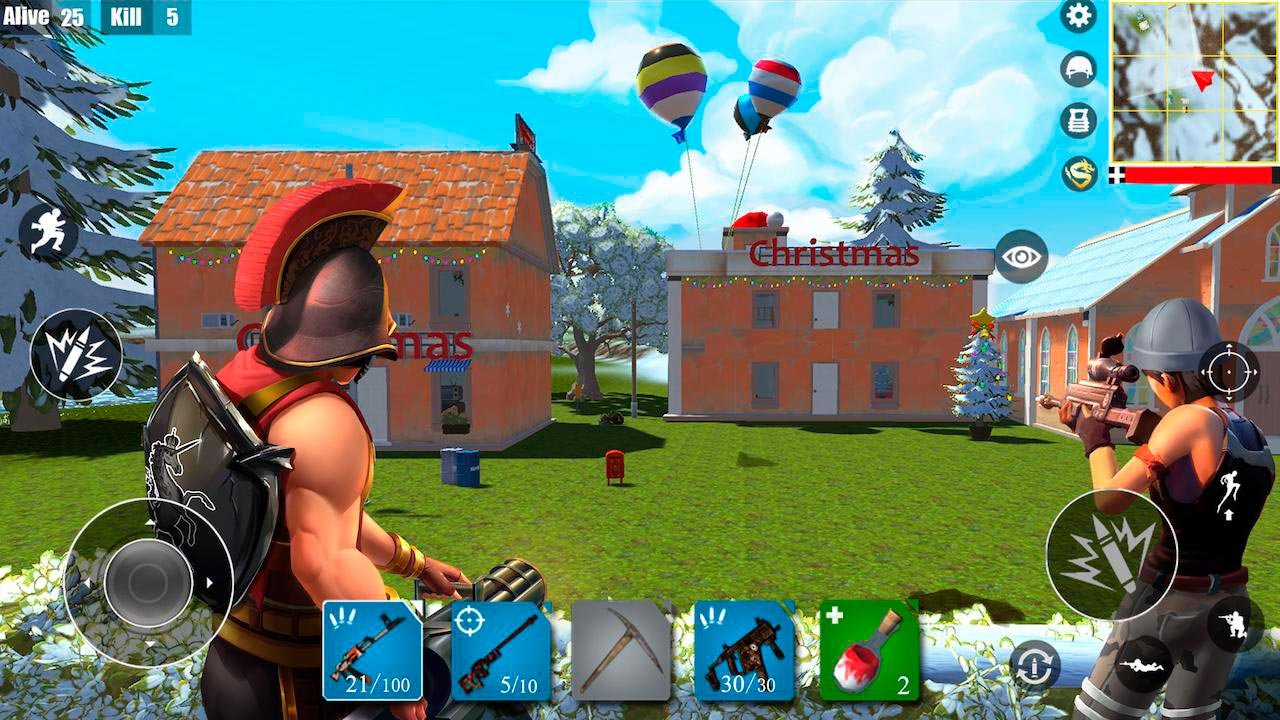Choose the SMG slot with 30/30 ammo
Screen dimensions: 1280x720
pos(743,650)
